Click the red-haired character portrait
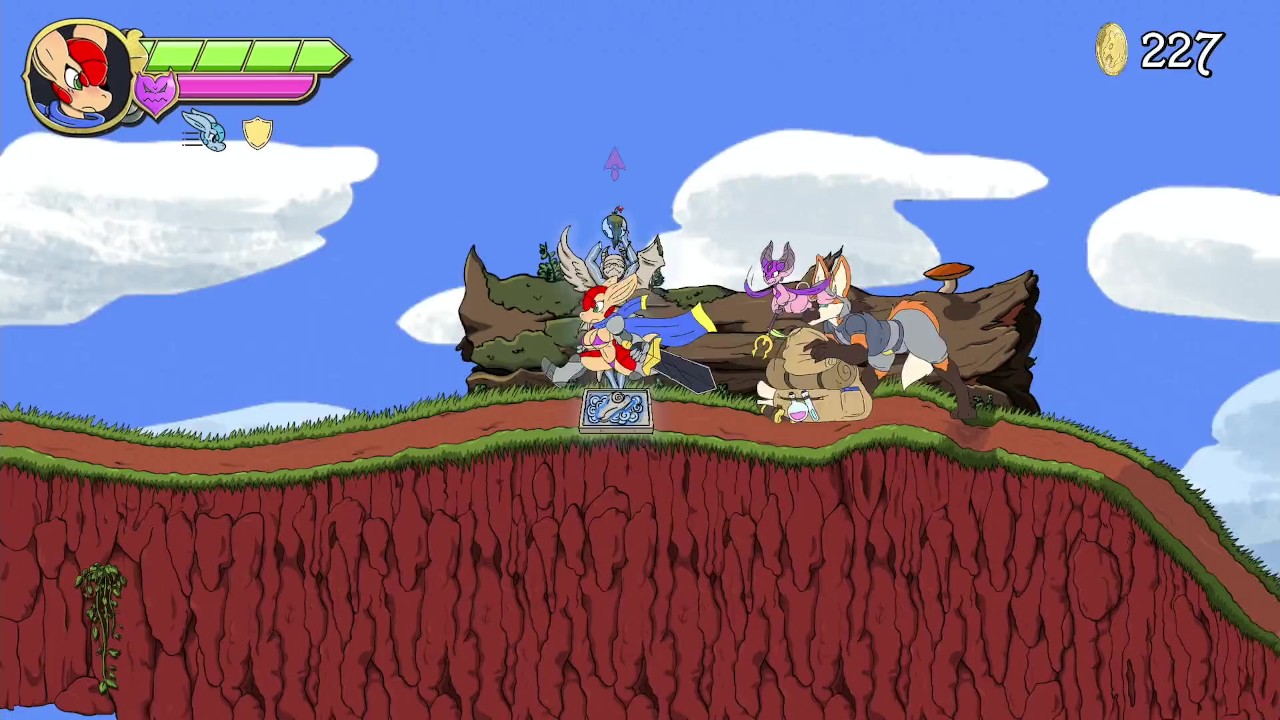The image size is (1280, 720). tap(80, 76)
